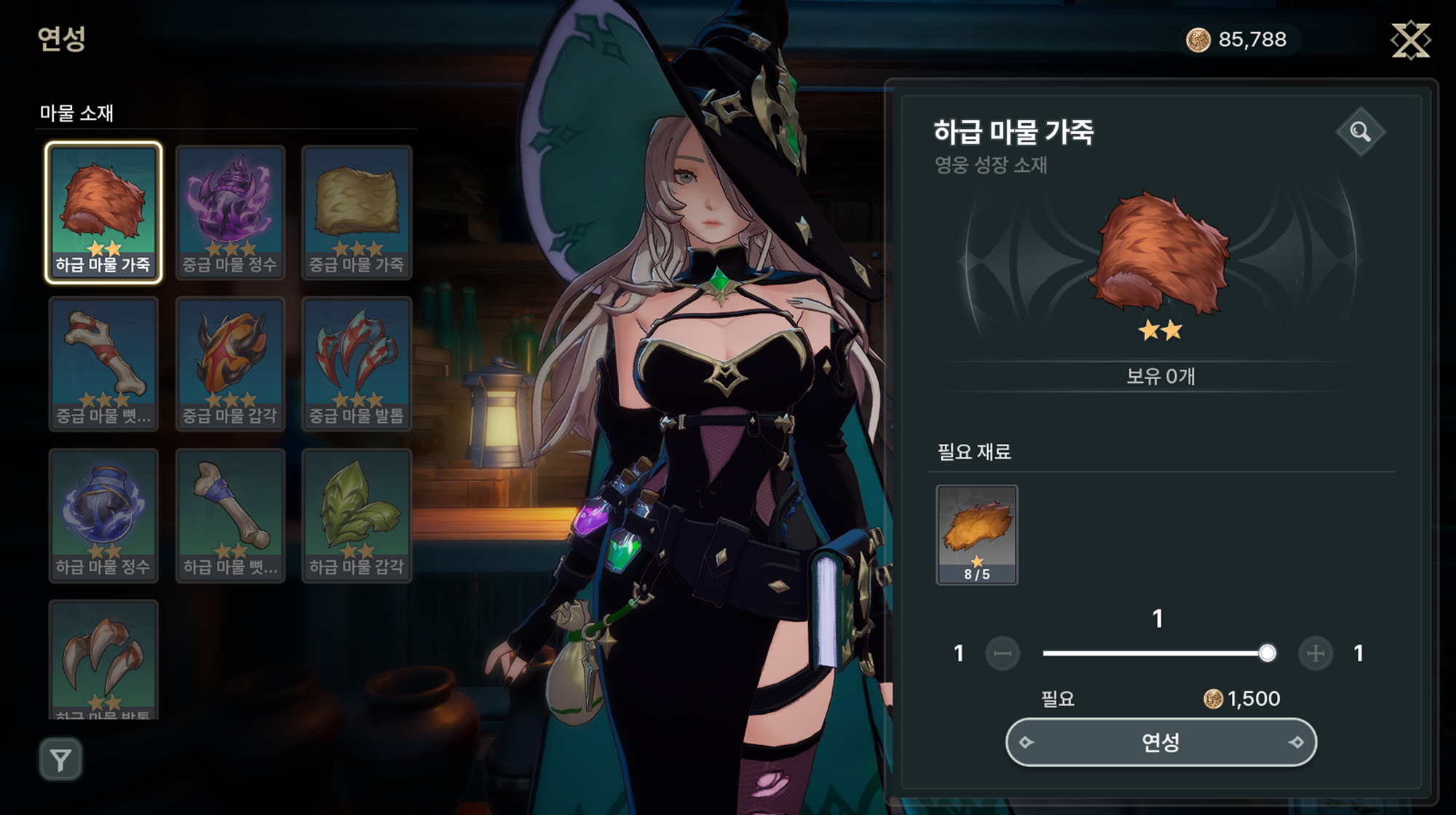The width and height of the screenshot is (1456, 815).
Task: Select the 중급 마물 갑각 shell tile
Action: click(x=230, y=363)
